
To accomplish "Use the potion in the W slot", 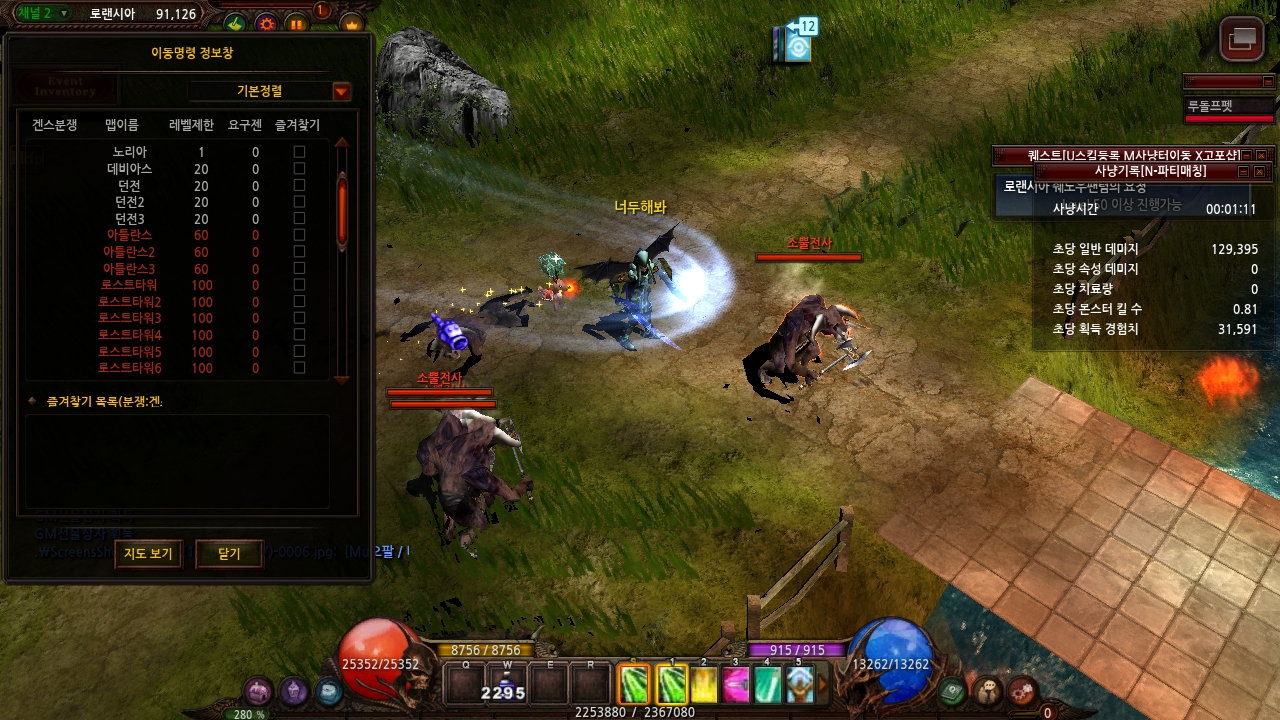I will [507, 684].
